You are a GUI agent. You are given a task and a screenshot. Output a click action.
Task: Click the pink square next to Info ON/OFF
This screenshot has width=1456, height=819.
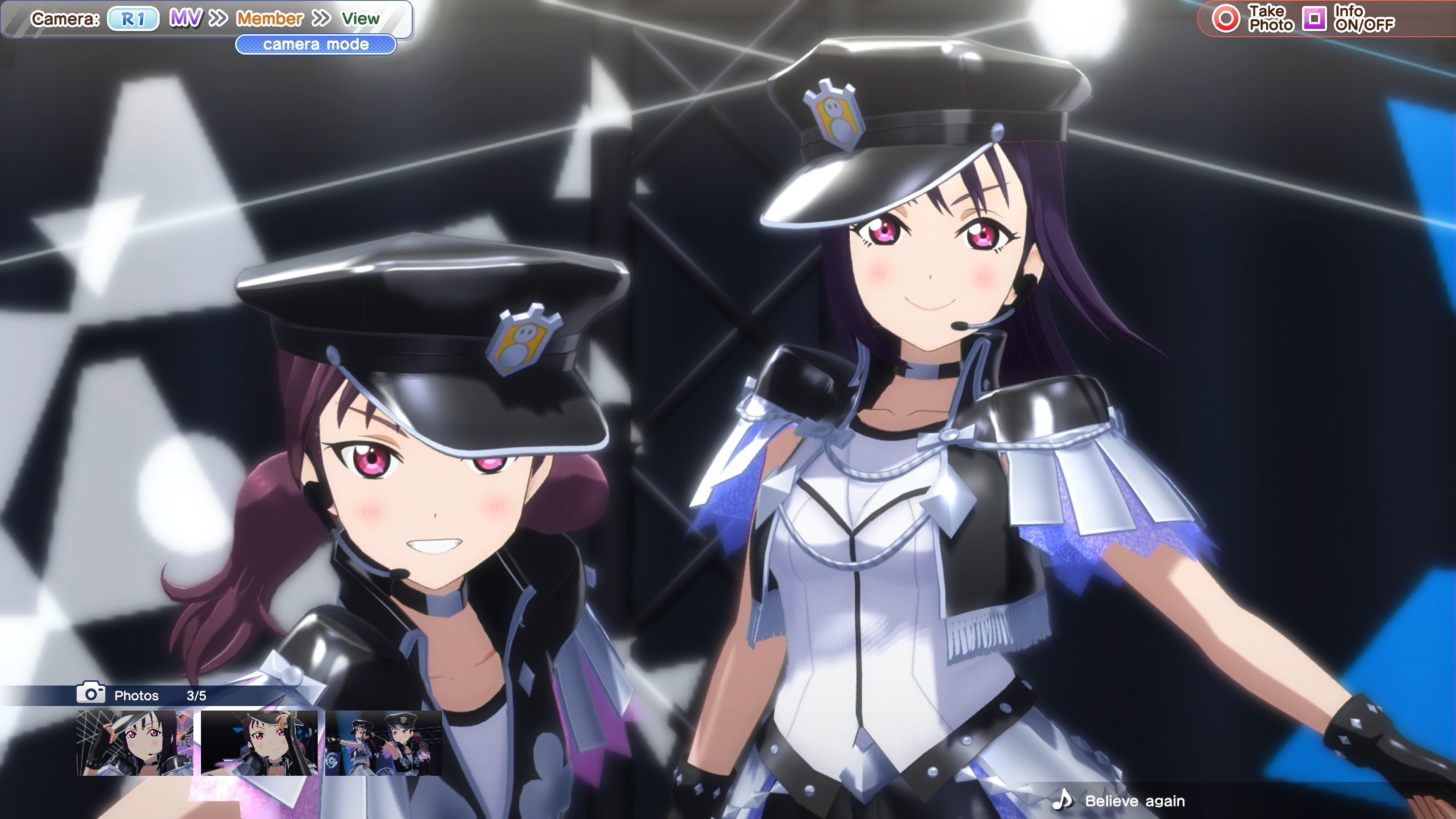1315,19
